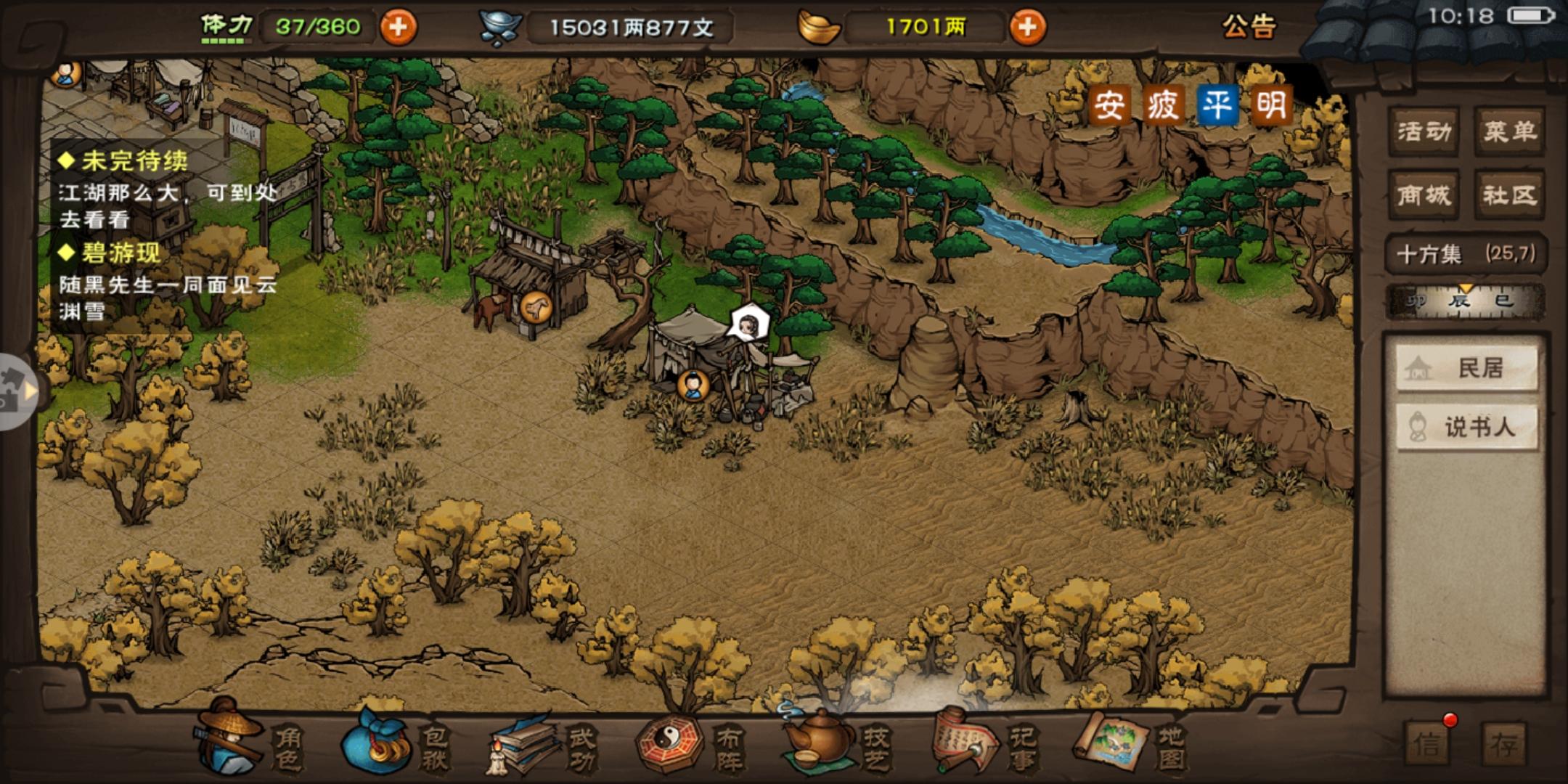Open the 公告 announcements

pyautogui.click(x=1248, y=28)
